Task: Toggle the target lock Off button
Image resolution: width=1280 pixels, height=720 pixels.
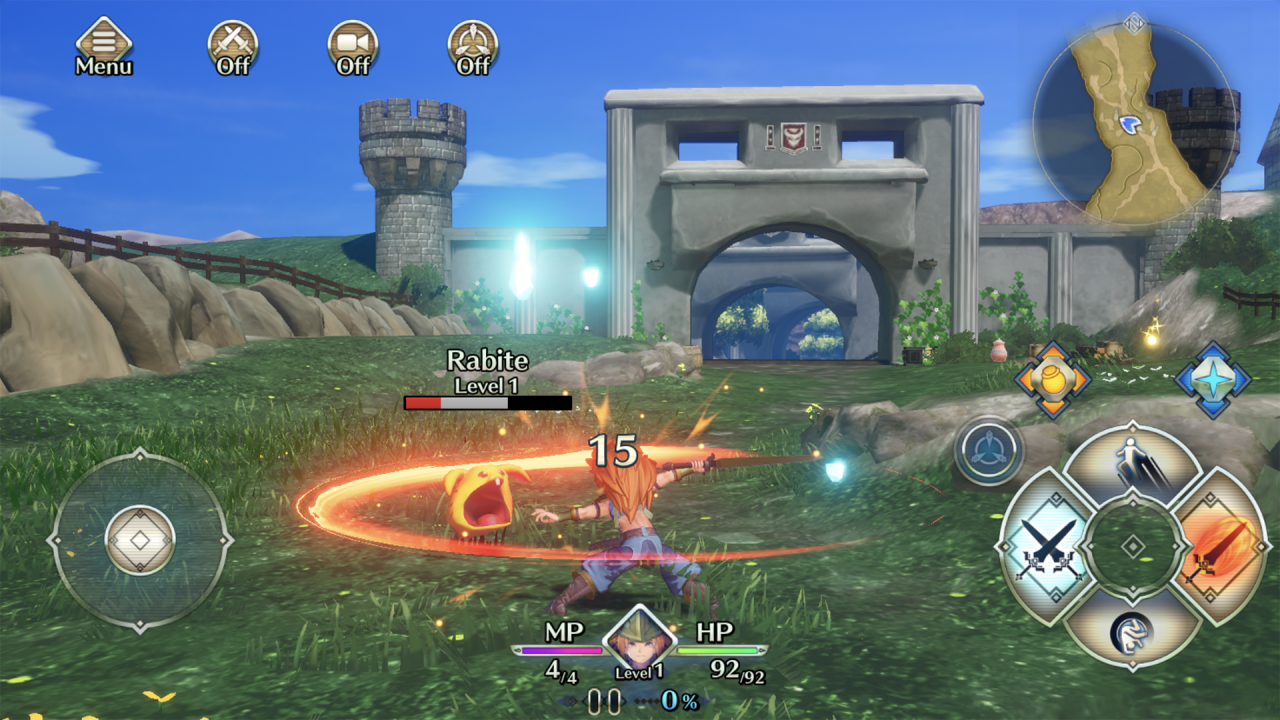Action: click(473, 47)
